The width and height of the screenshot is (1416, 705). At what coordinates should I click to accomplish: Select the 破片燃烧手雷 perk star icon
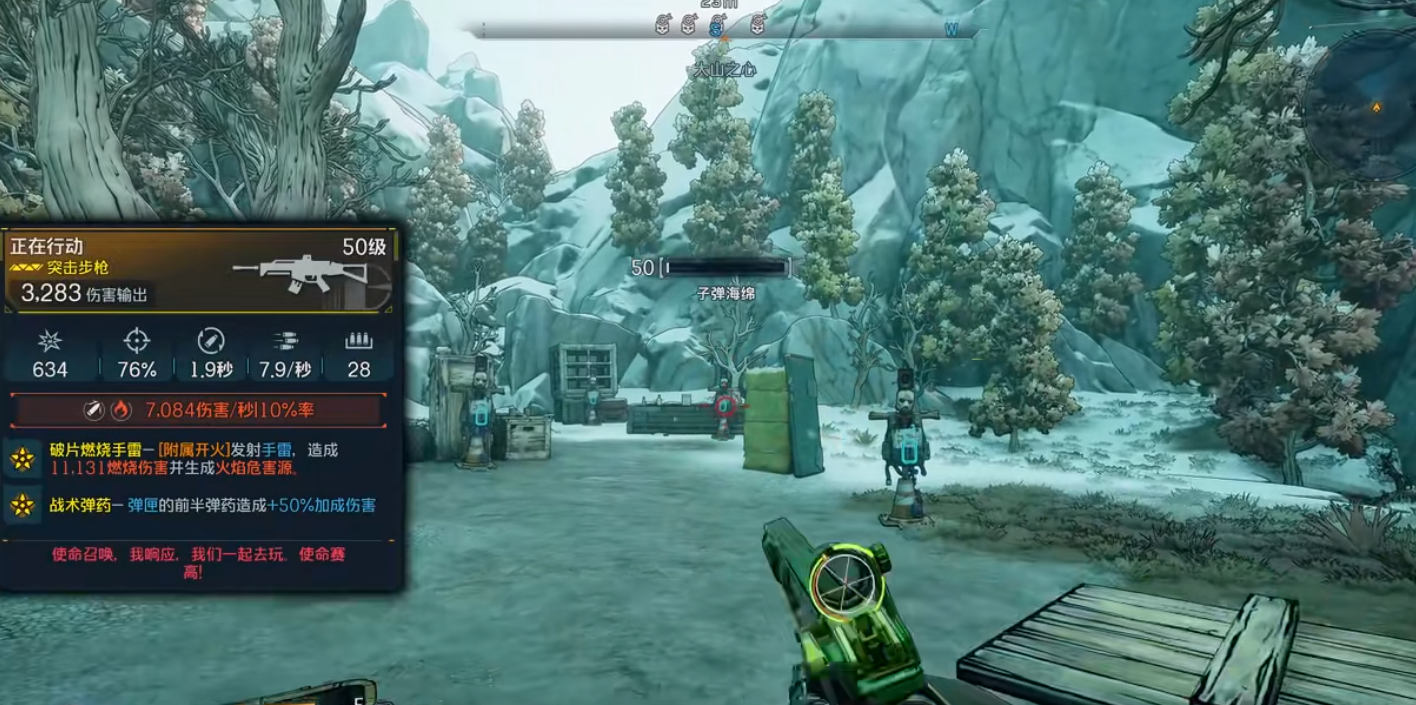point(23,459)
